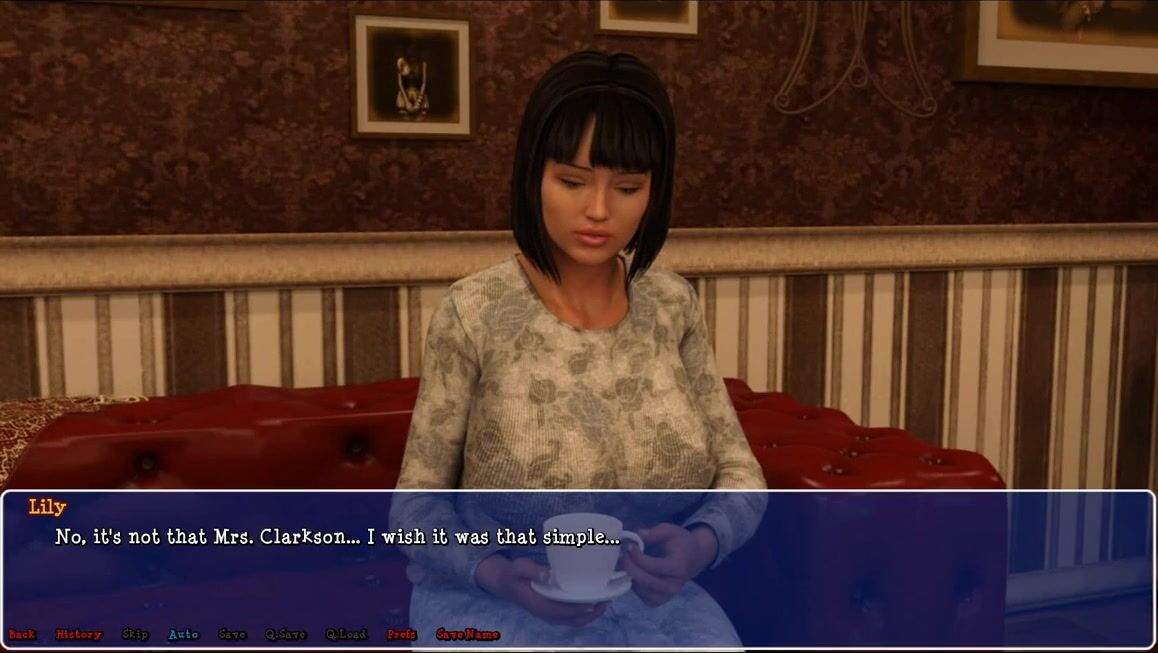Open the Prefs settings screen
Viewport: 1158px width, 653px height.
click(x=402, y=634)
